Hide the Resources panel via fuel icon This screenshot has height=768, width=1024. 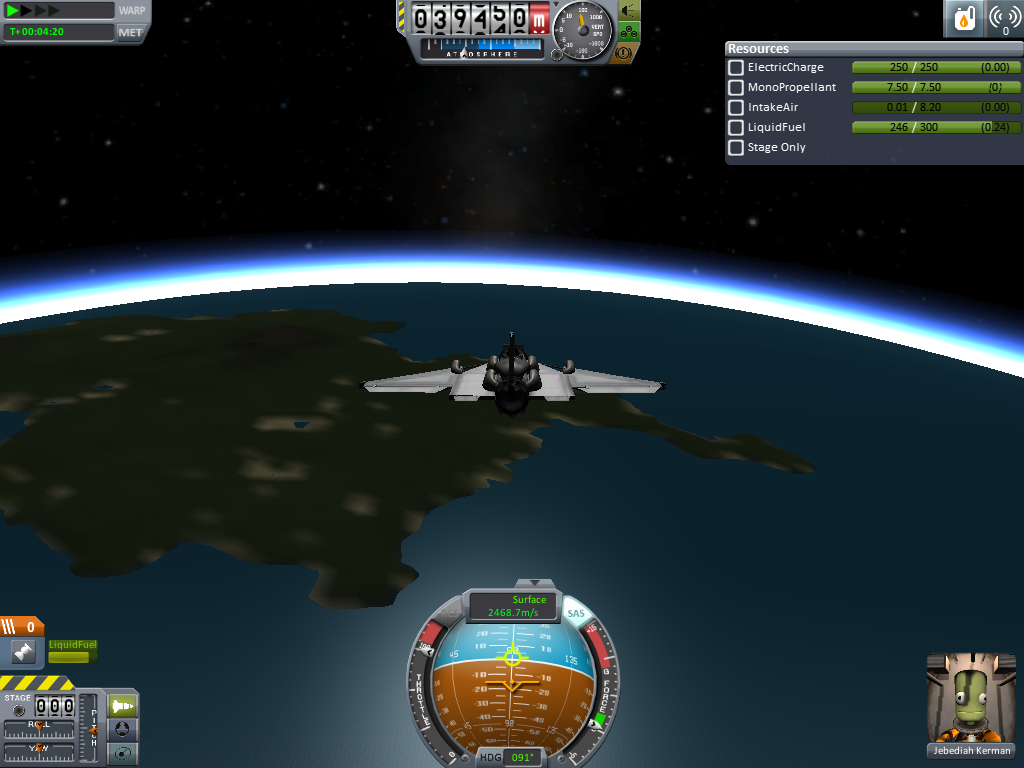(x=965, y=19)
